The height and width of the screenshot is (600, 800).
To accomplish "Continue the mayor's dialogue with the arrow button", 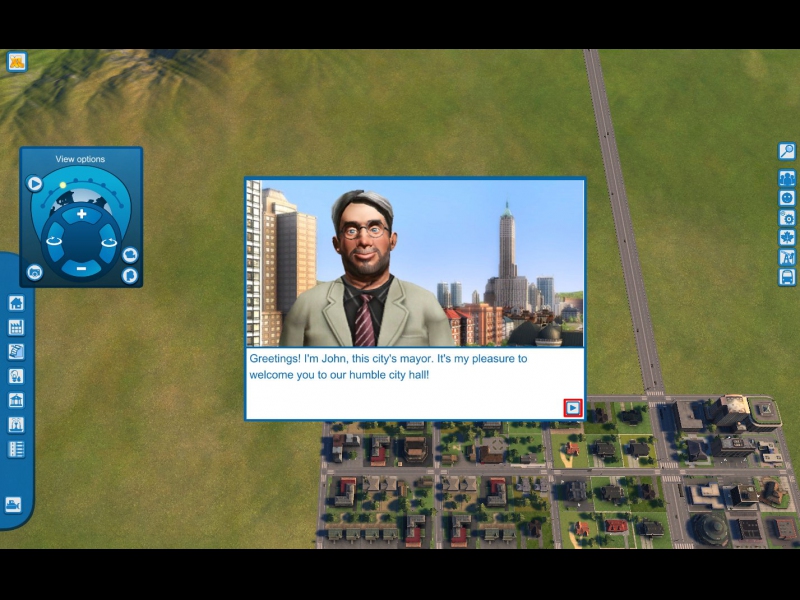I will click(x=572, y=407).
